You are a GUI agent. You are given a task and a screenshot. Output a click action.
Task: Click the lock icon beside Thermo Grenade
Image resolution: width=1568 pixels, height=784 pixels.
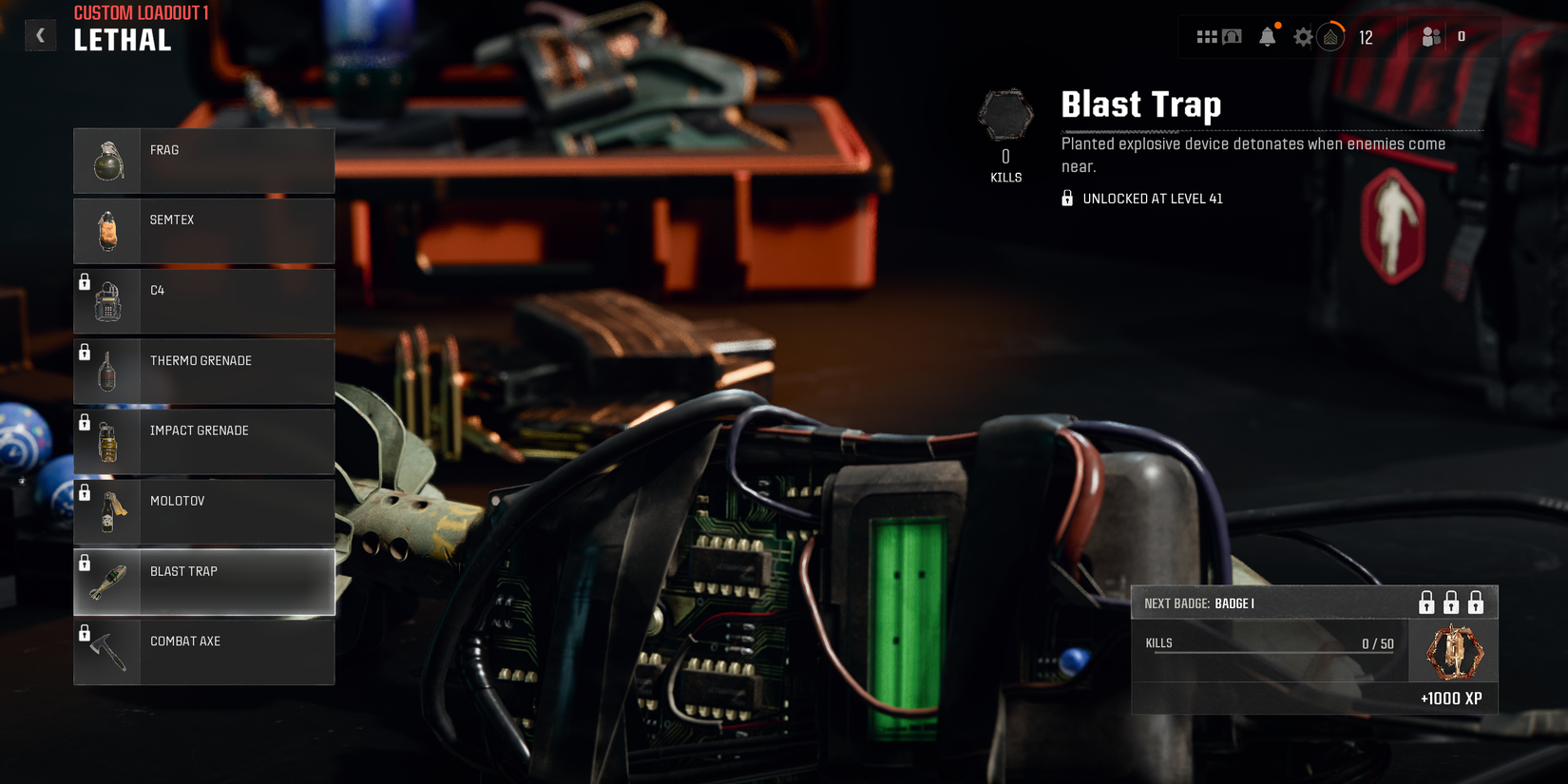click(x=84, y=350)
